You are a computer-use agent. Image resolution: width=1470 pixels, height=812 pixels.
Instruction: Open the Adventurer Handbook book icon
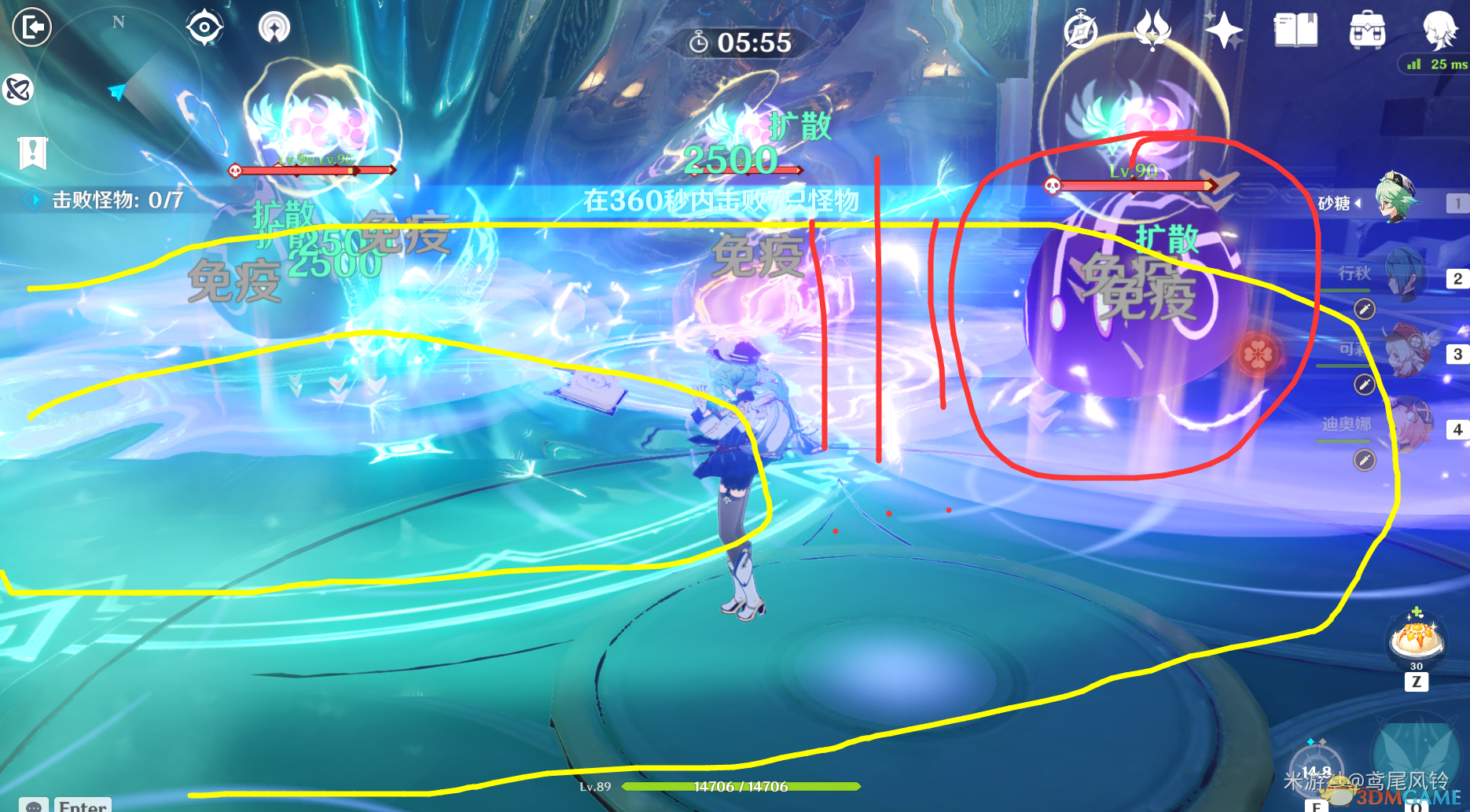(x=1295, y=31)
